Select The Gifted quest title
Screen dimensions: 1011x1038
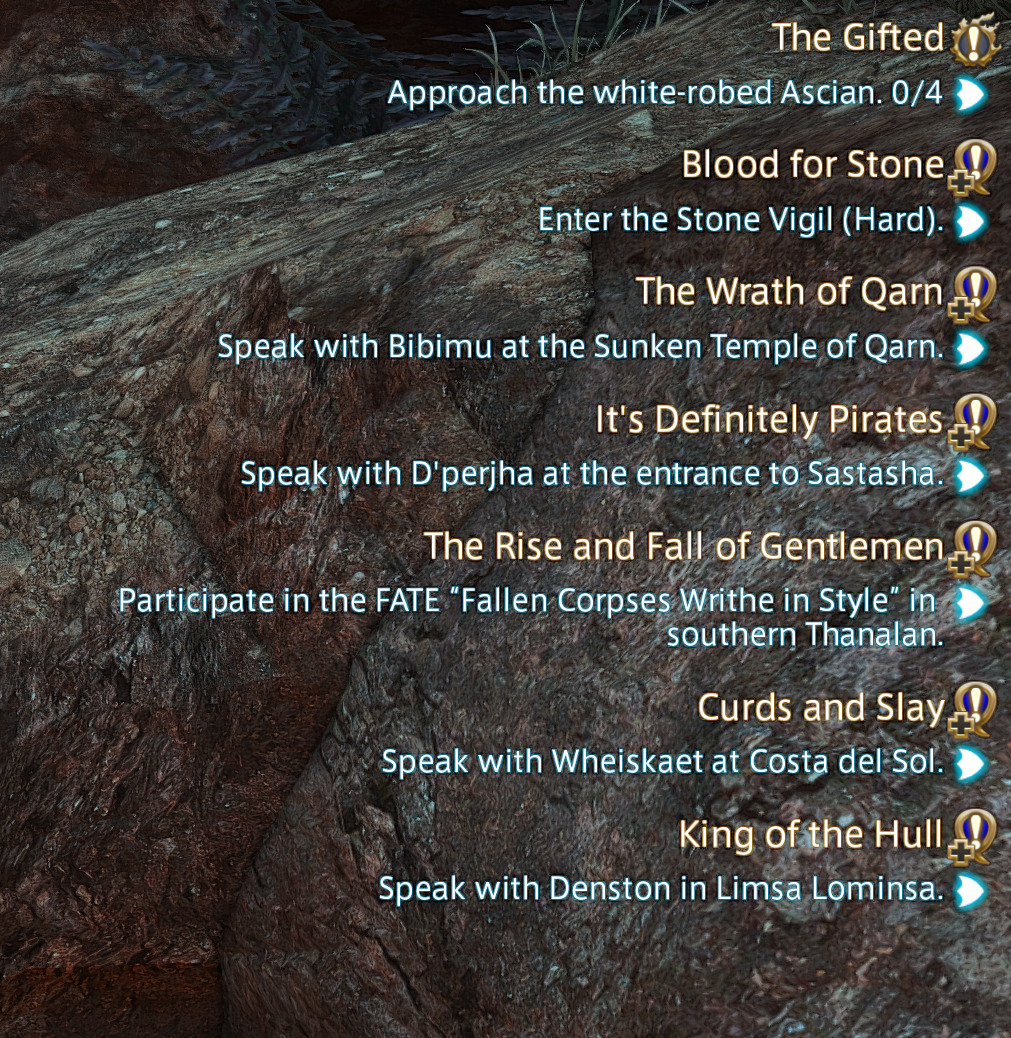click(858, 38)
